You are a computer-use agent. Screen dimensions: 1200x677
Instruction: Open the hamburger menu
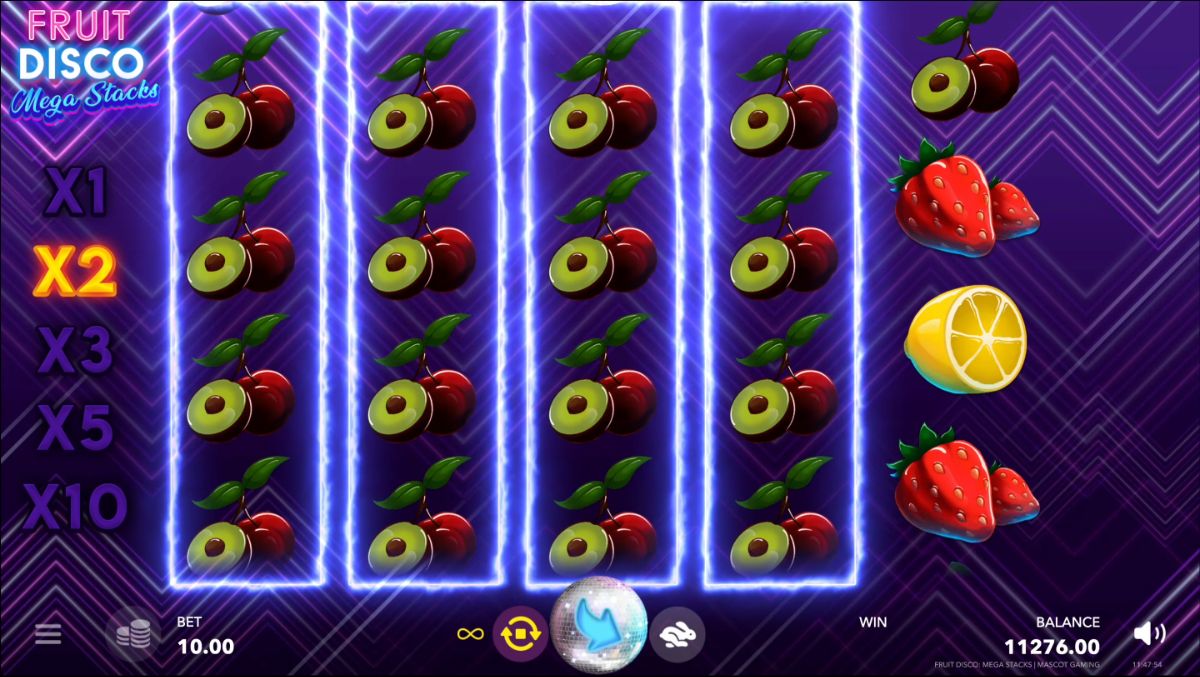[48, 634]
